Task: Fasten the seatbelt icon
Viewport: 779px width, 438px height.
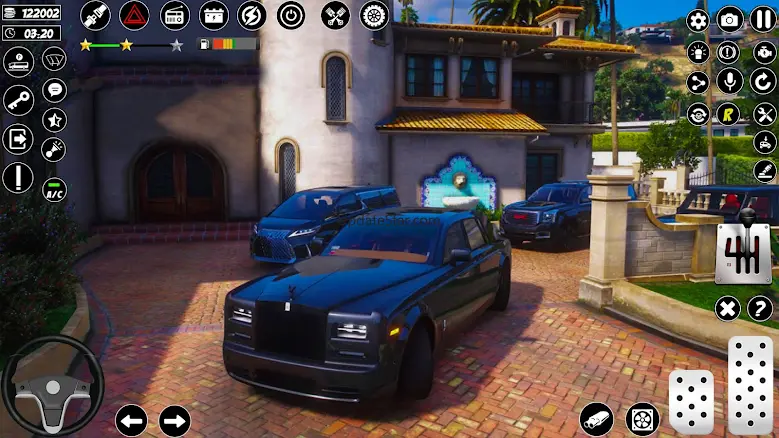Action: tap(95, 15)
